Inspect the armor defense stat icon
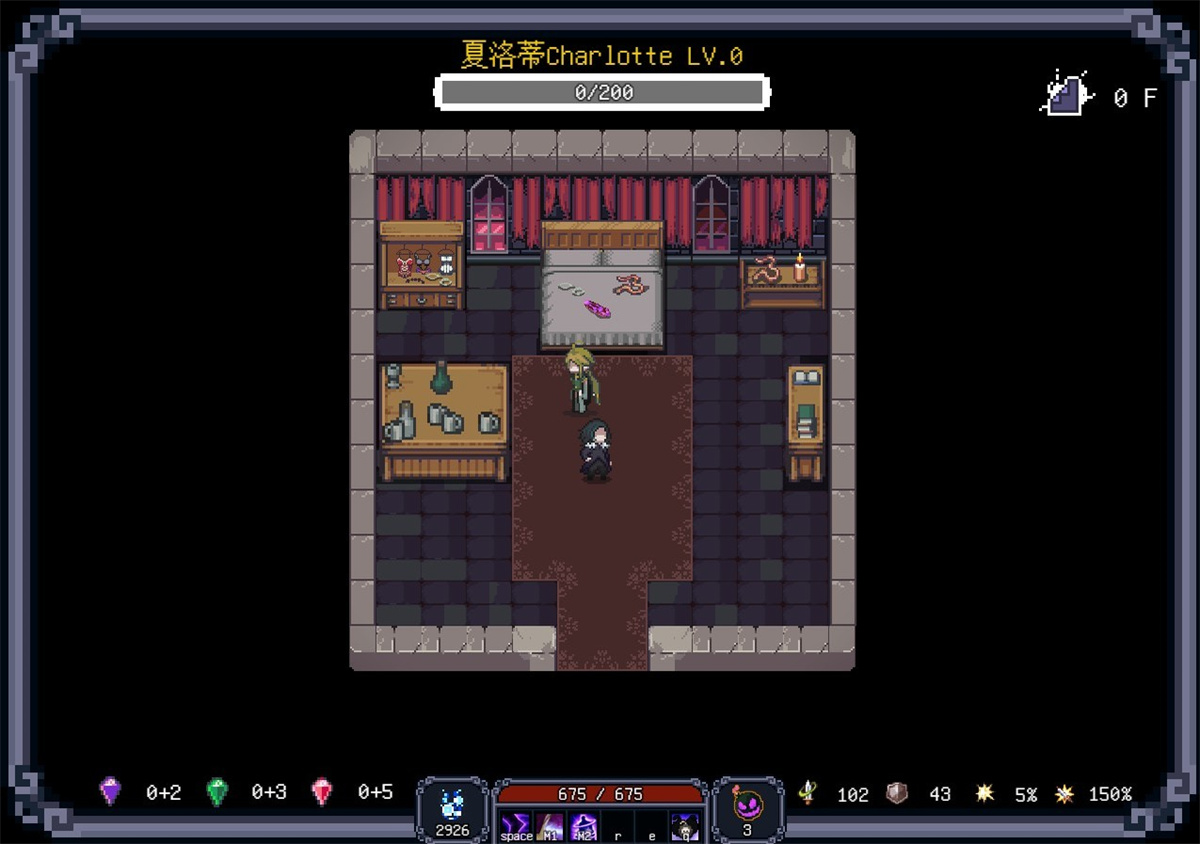This screenshot has width=1200, height=844. 898,793
